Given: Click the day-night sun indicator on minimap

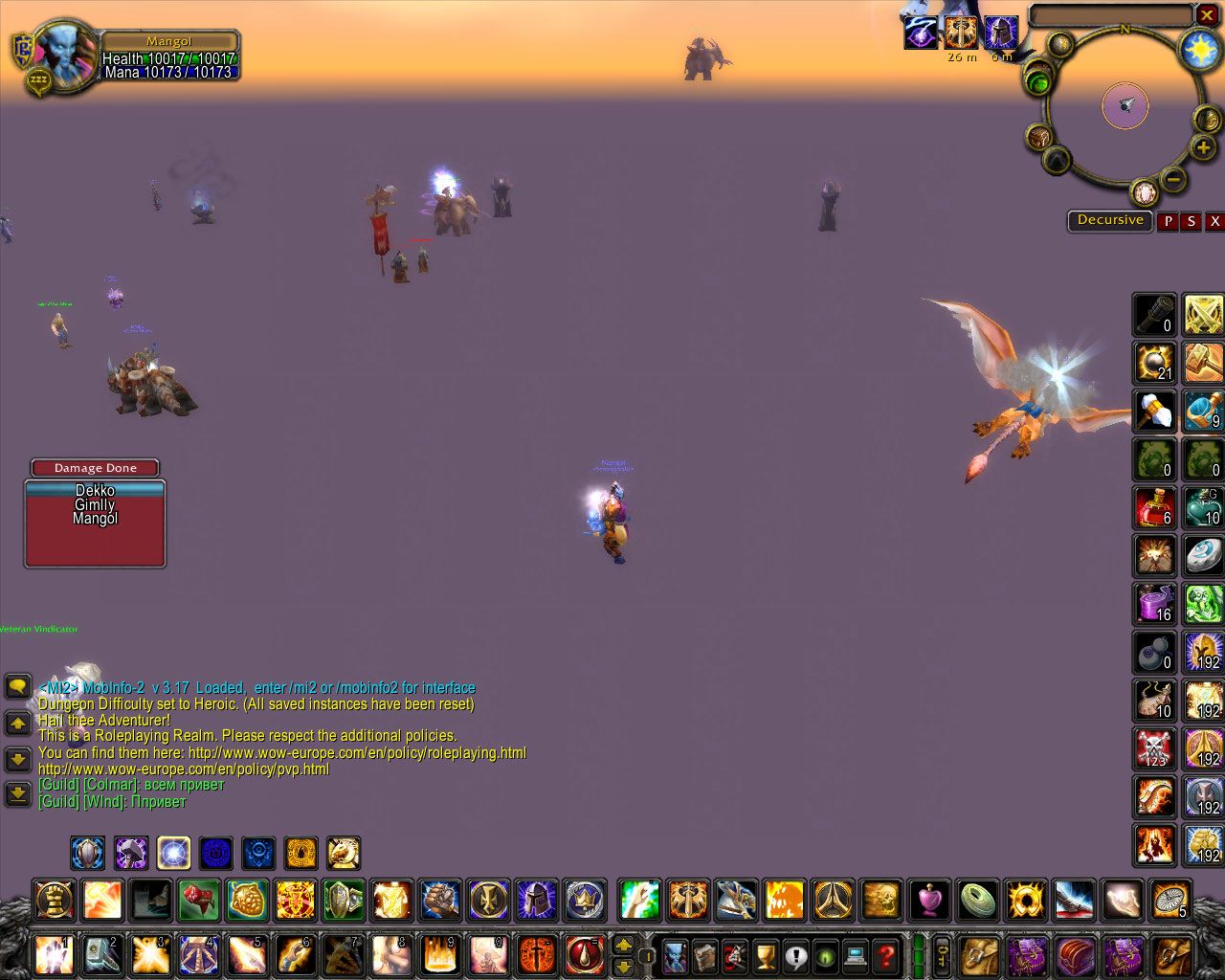Looking at the screenshot, I should (x=1199, y=49).
